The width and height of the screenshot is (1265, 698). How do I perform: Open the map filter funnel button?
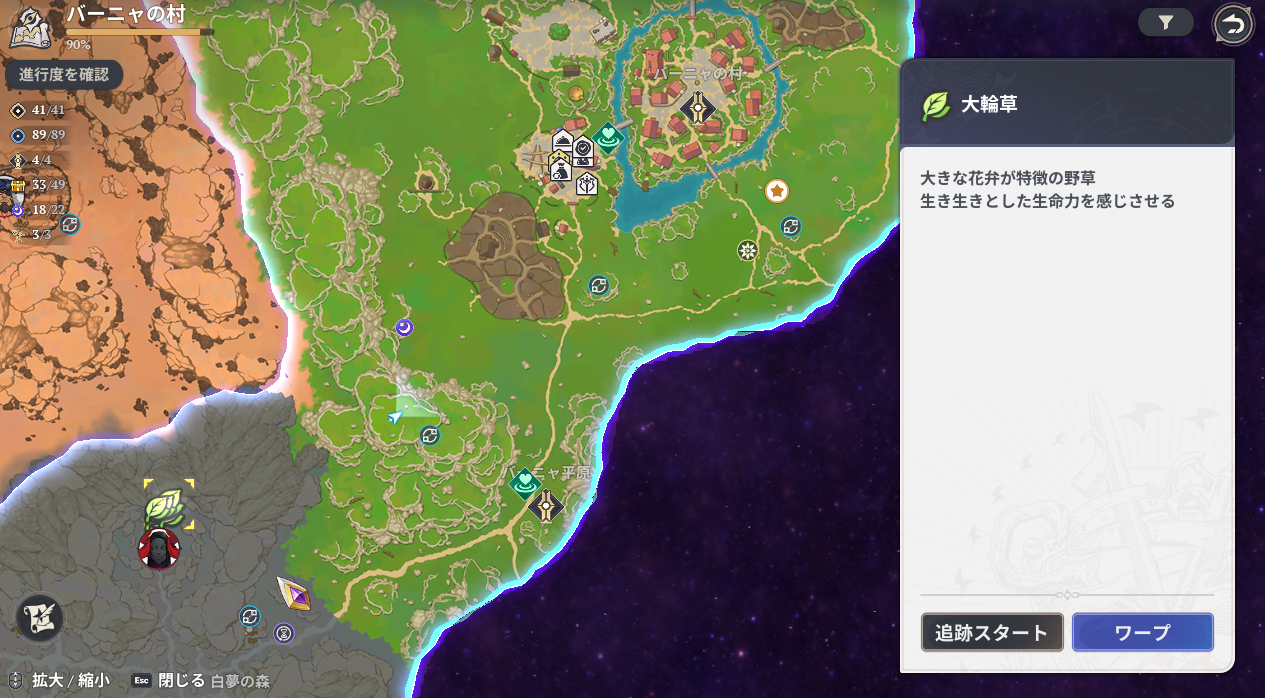pyautogui.click(x=1165, y=23)
